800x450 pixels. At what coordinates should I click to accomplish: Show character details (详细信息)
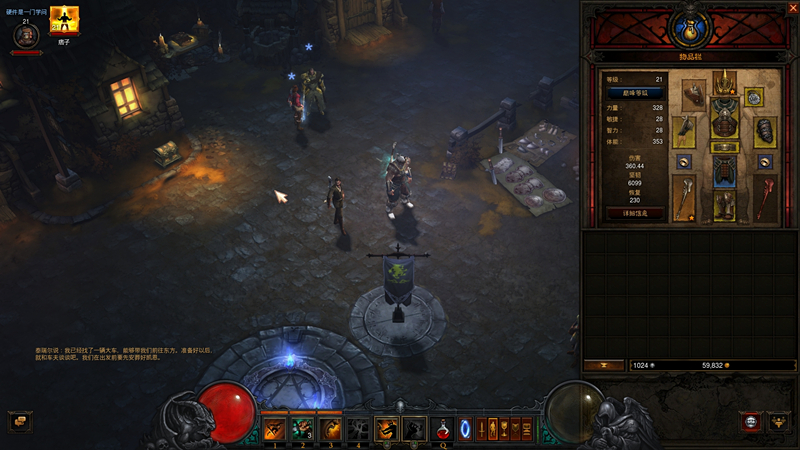[635, 213]
